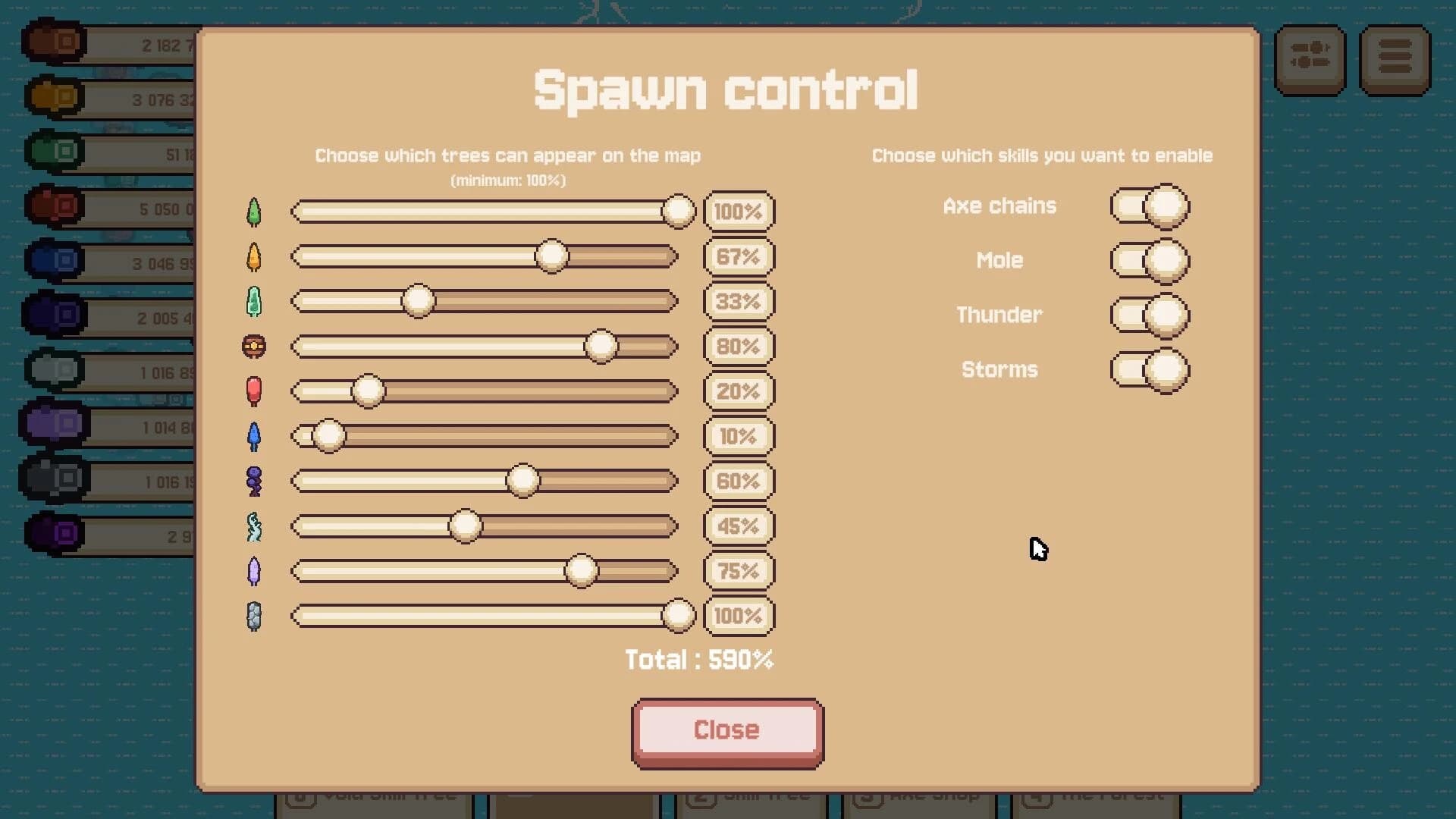1456x819 pixels.
Task: Select the wooden chest spawn icon
Action: coord(254,347)
